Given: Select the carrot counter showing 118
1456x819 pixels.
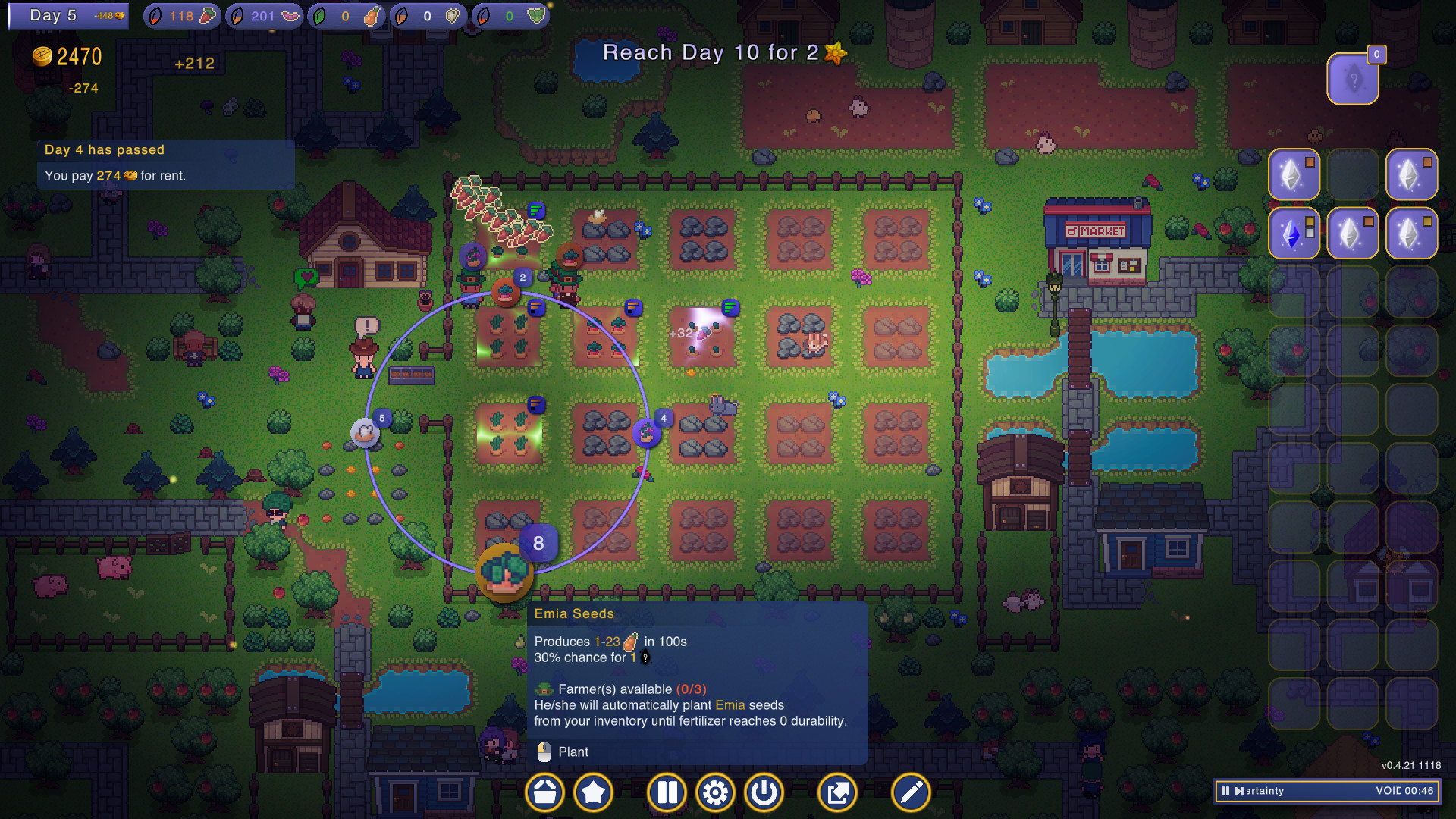Looking at the screenshot, I should point(182,15).
